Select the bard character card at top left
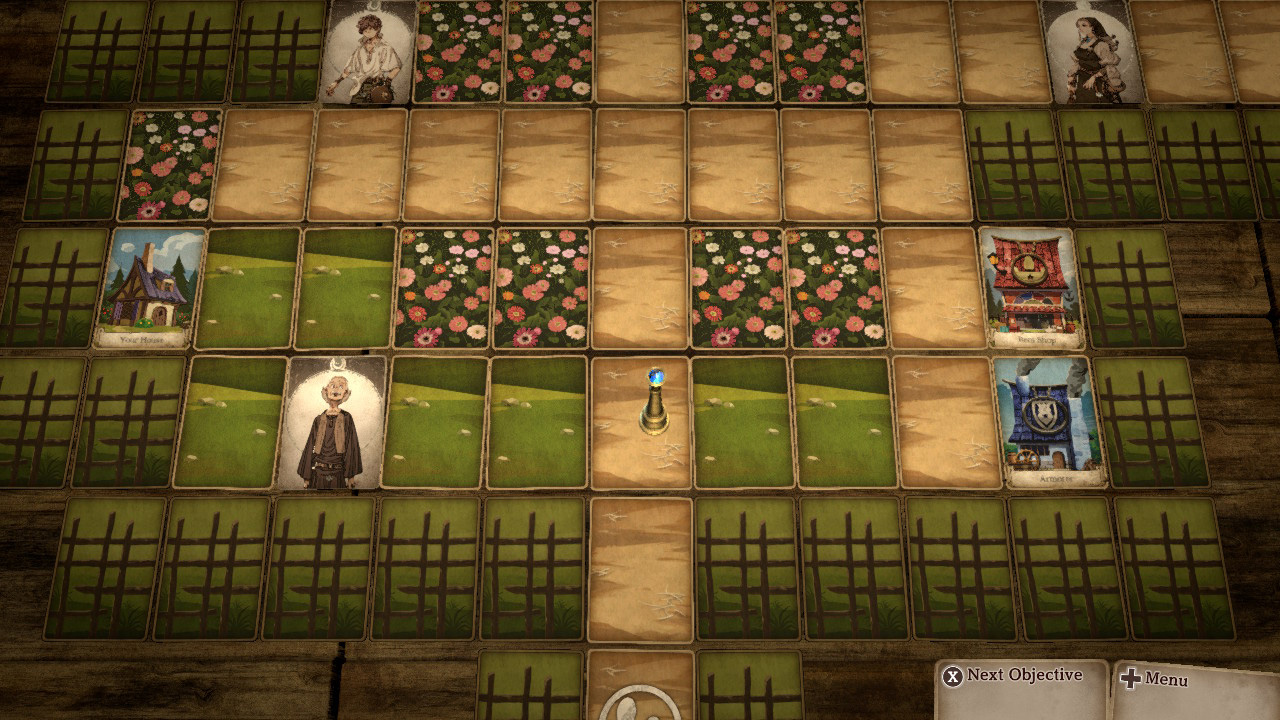Screen dimensions: 1280x720 pyautogui.click(x=367, y=55)
